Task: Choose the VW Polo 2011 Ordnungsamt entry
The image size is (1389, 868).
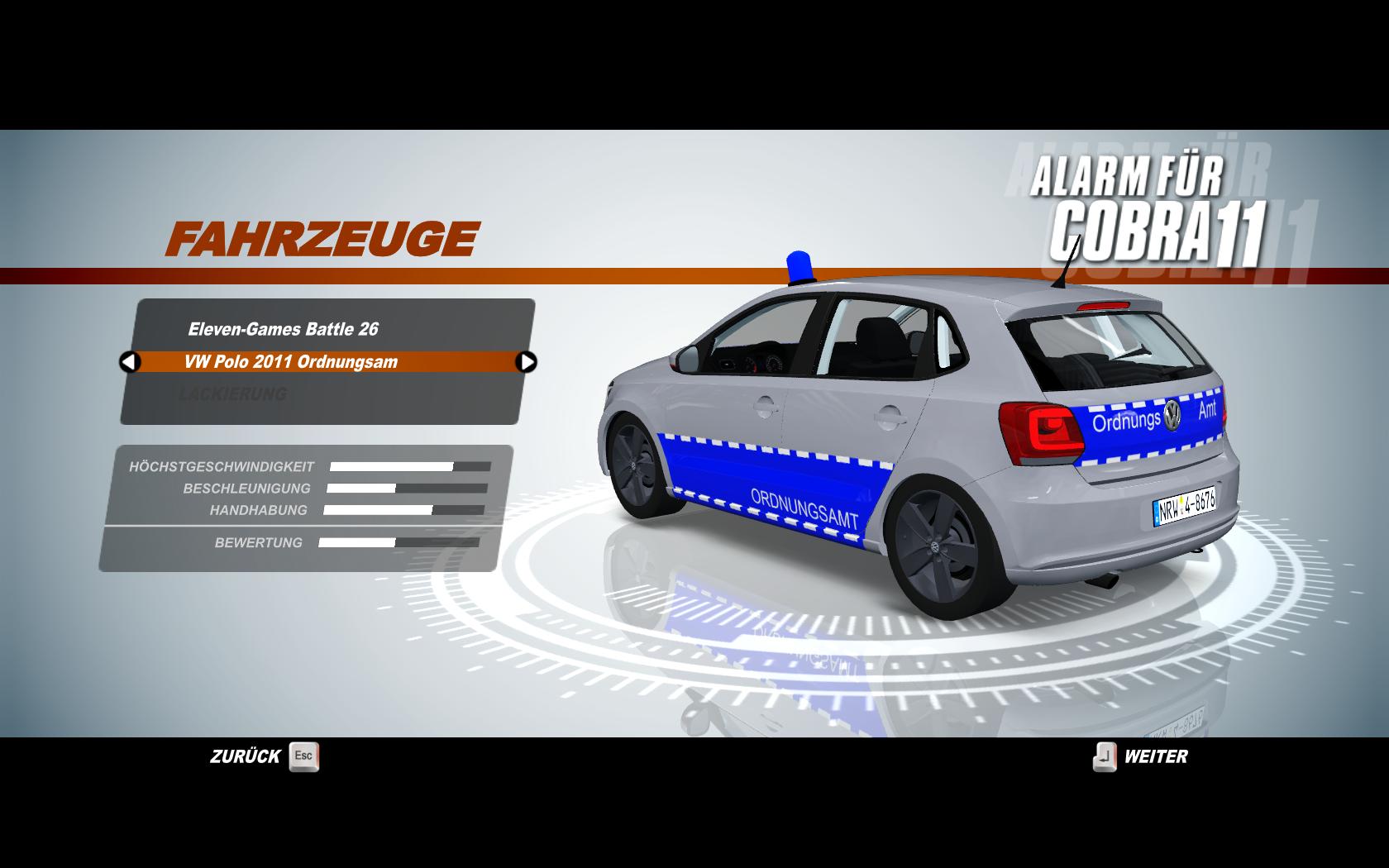Action: 291,362
